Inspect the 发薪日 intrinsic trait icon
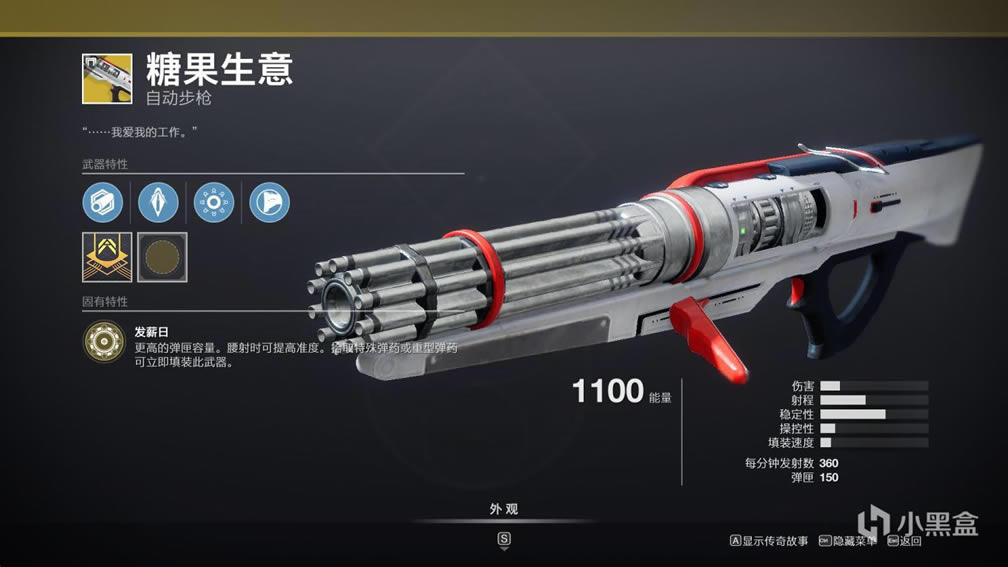Viewport: 1008px width, 567px height. [103, 341]
